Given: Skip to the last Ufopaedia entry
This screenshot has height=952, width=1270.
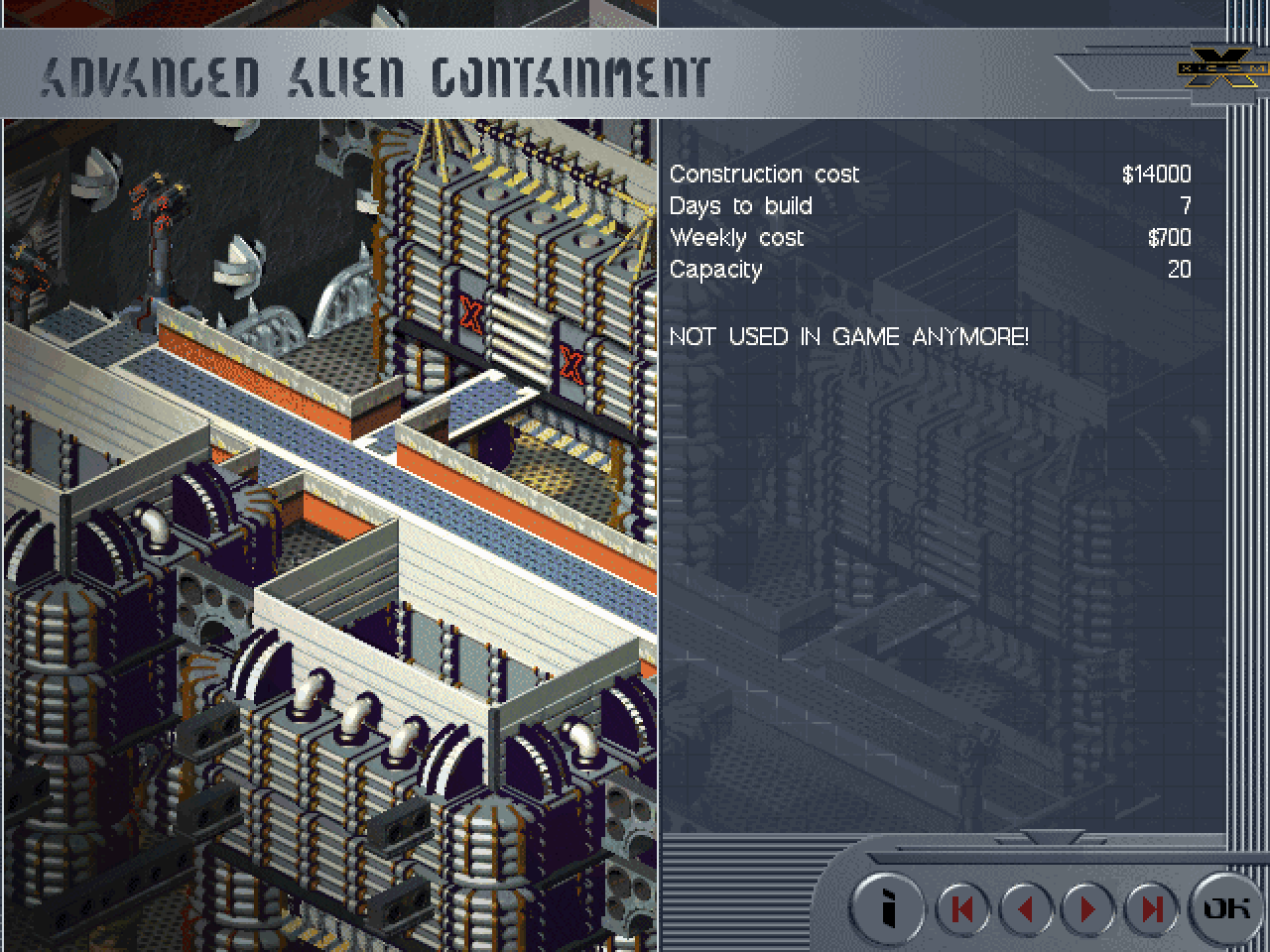Looking at the screenshot, I should coord(1151,908).
